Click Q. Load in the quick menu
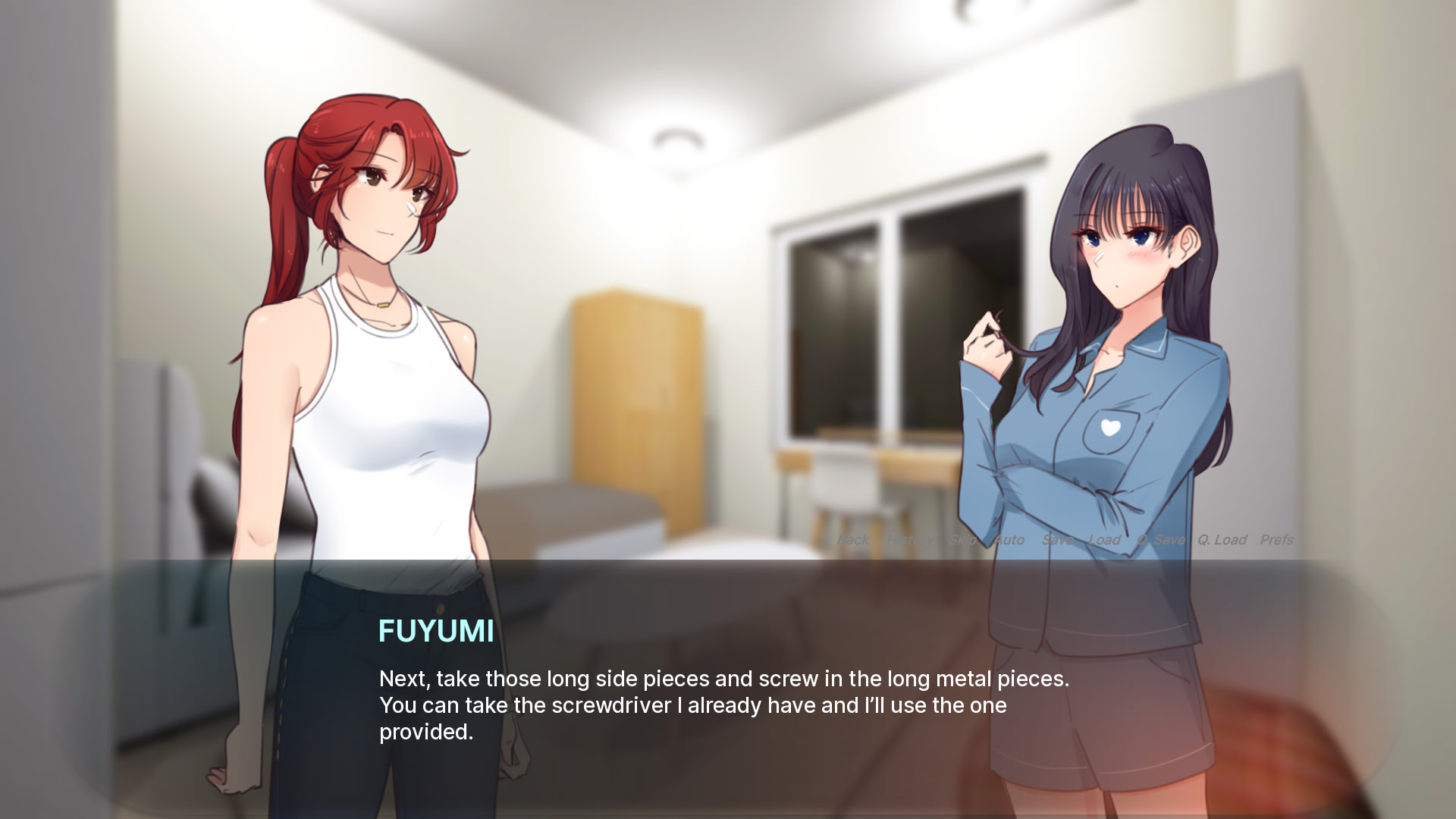 tap(1223, 540)
